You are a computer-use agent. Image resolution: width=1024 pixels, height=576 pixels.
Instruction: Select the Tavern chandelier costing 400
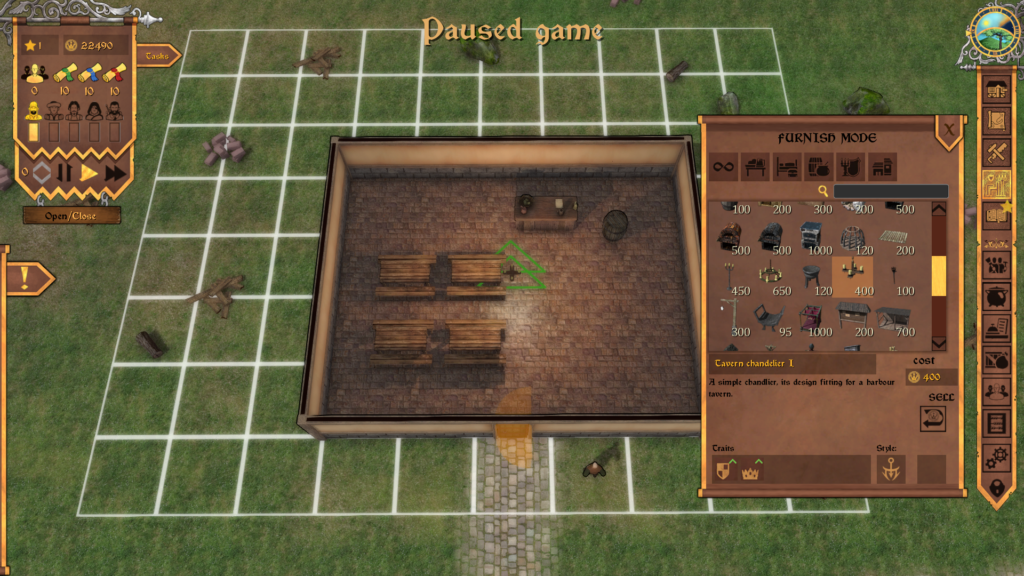tap(852, 276)
